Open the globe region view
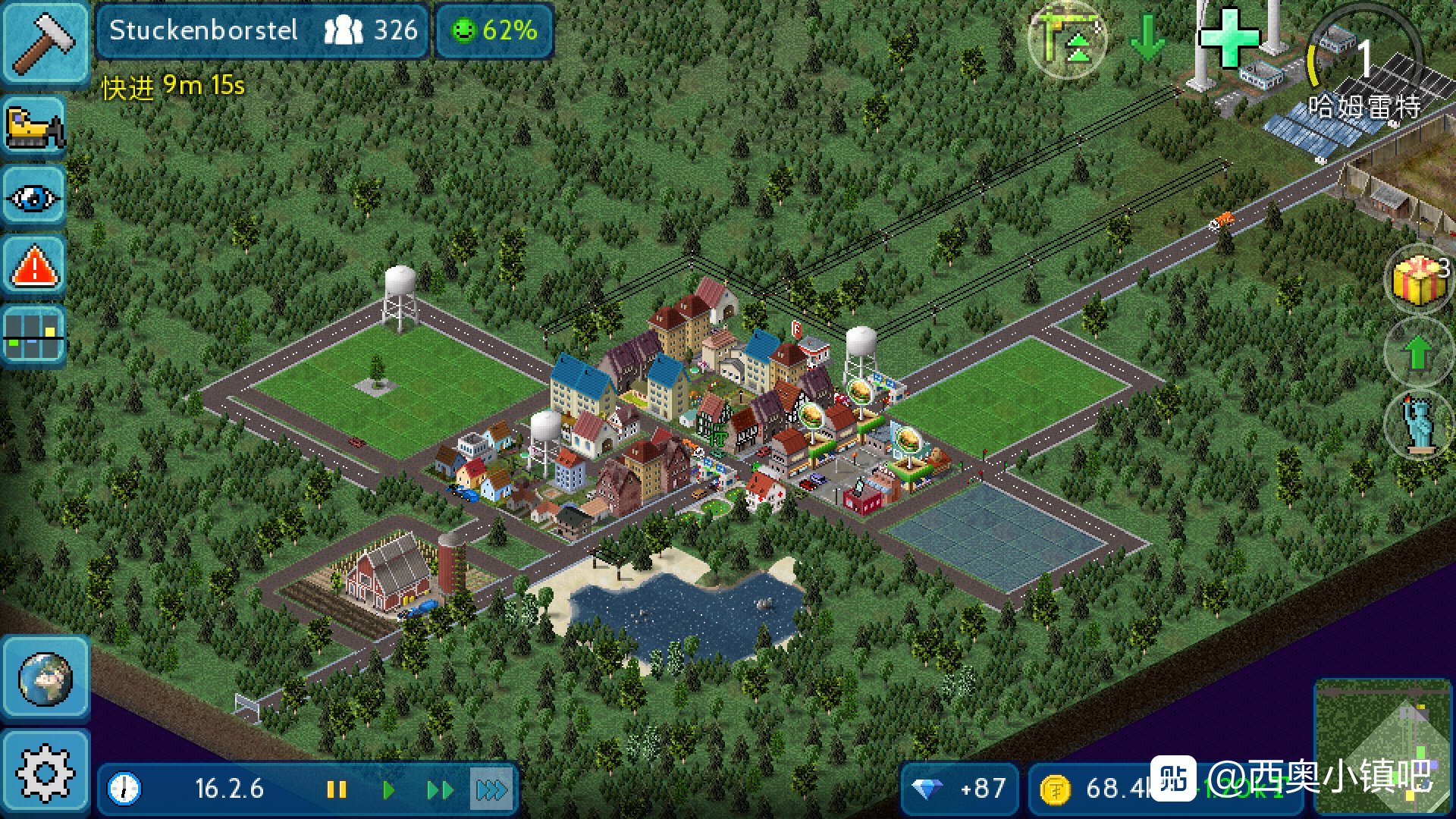This screenshot has height=819, width=1456. [45, 678]
